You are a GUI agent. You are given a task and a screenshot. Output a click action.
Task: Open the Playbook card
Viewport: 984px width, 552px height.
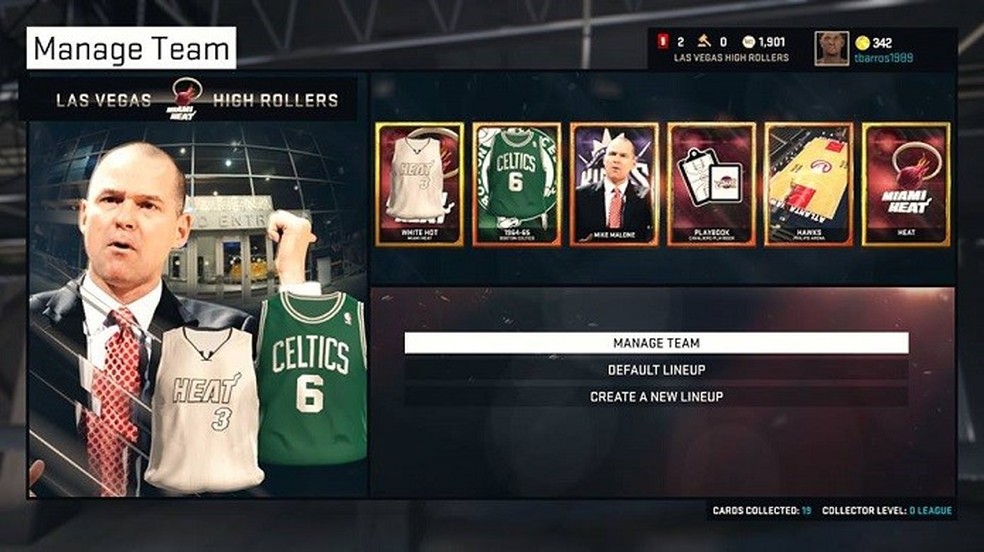point(711,184)
